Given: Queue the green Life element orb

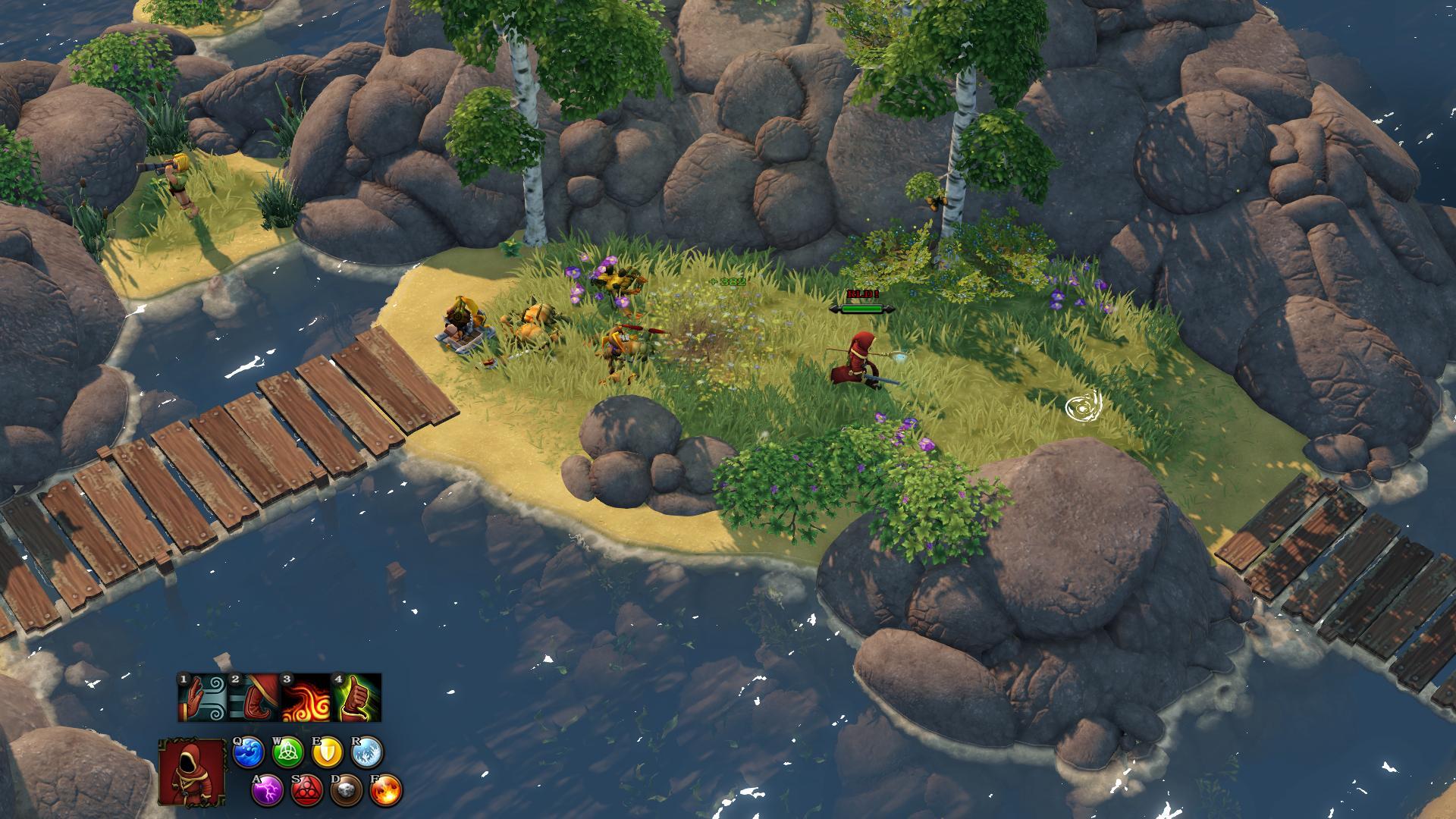Looking at the screenshot, I should click(x=288, y=752).
